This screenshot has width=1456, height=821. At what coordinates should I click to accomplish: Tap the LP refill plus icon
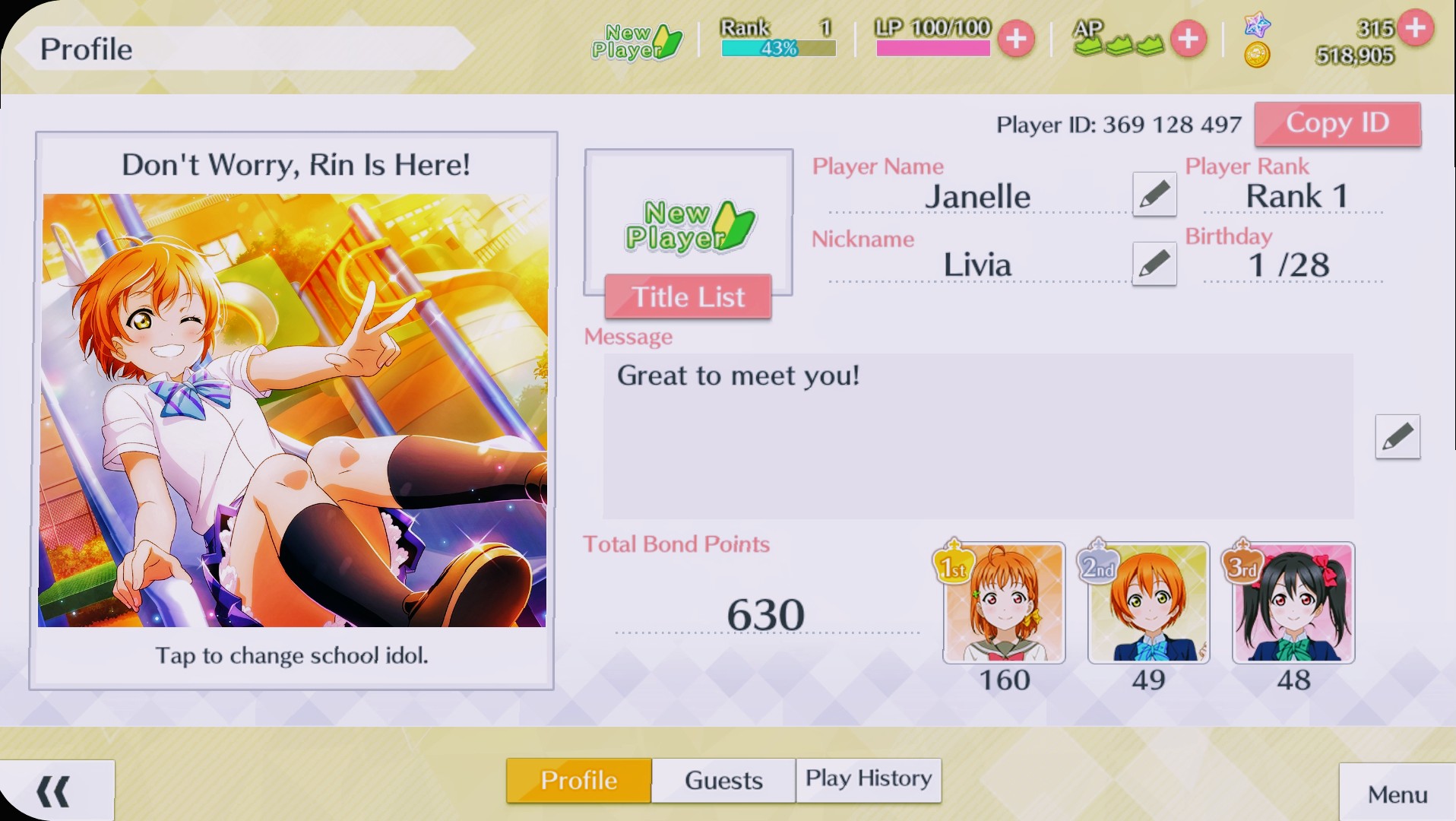(x=1016, y=40)
